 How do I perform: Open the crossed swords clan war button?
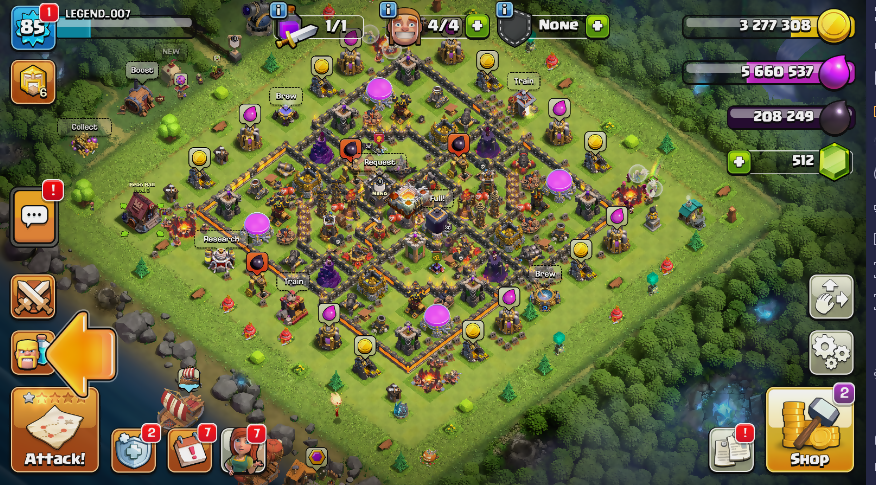click(x=33, y=296)
